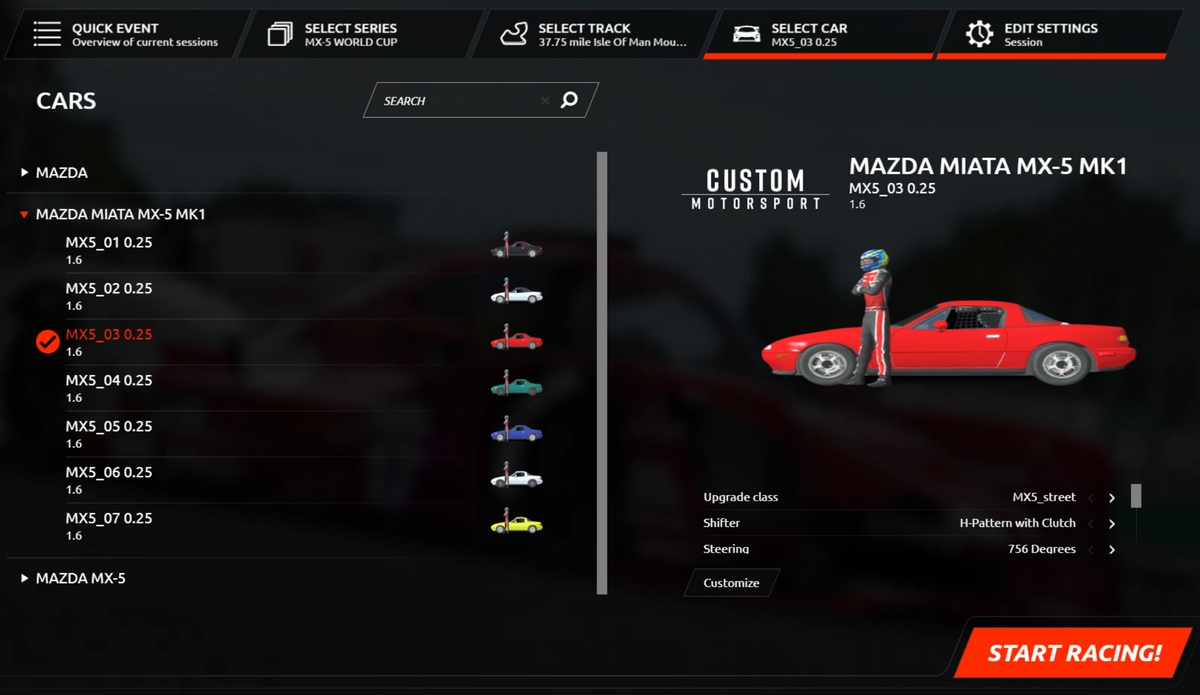This screenshot has height=695, width=1200.
Task: Pick the teal MX5_04 0.25 car
Action: (109, 387)
